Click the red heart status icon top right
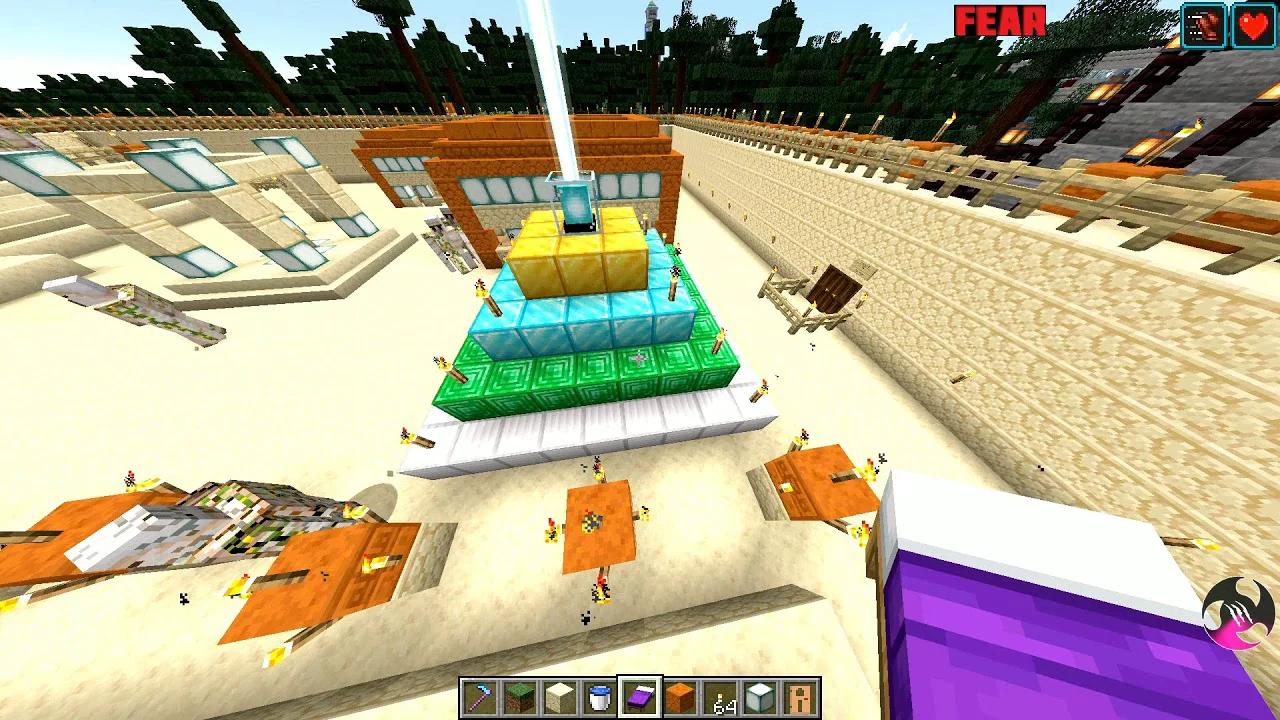Screen dimensions: 1280x720 [x=1251, y=26]
